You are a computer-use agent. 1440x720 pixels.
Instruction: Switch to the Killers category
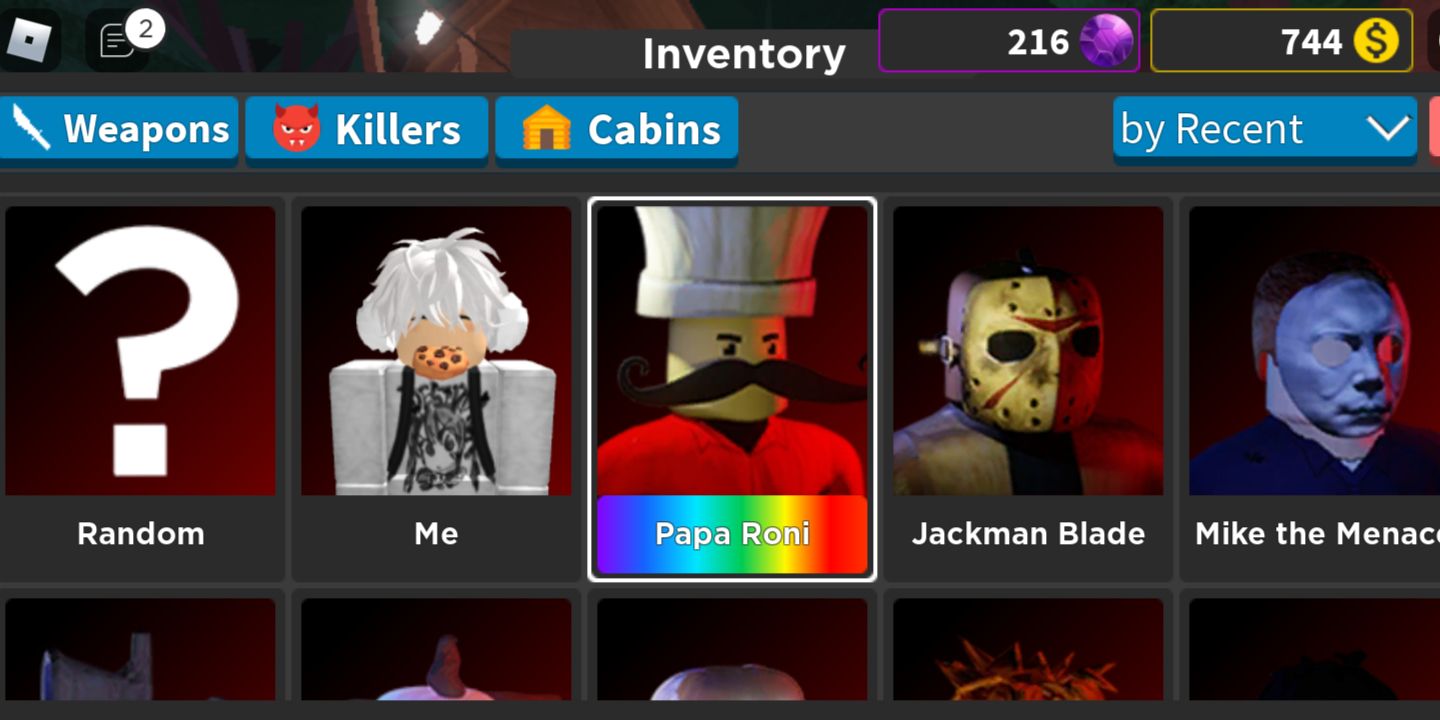365,128
